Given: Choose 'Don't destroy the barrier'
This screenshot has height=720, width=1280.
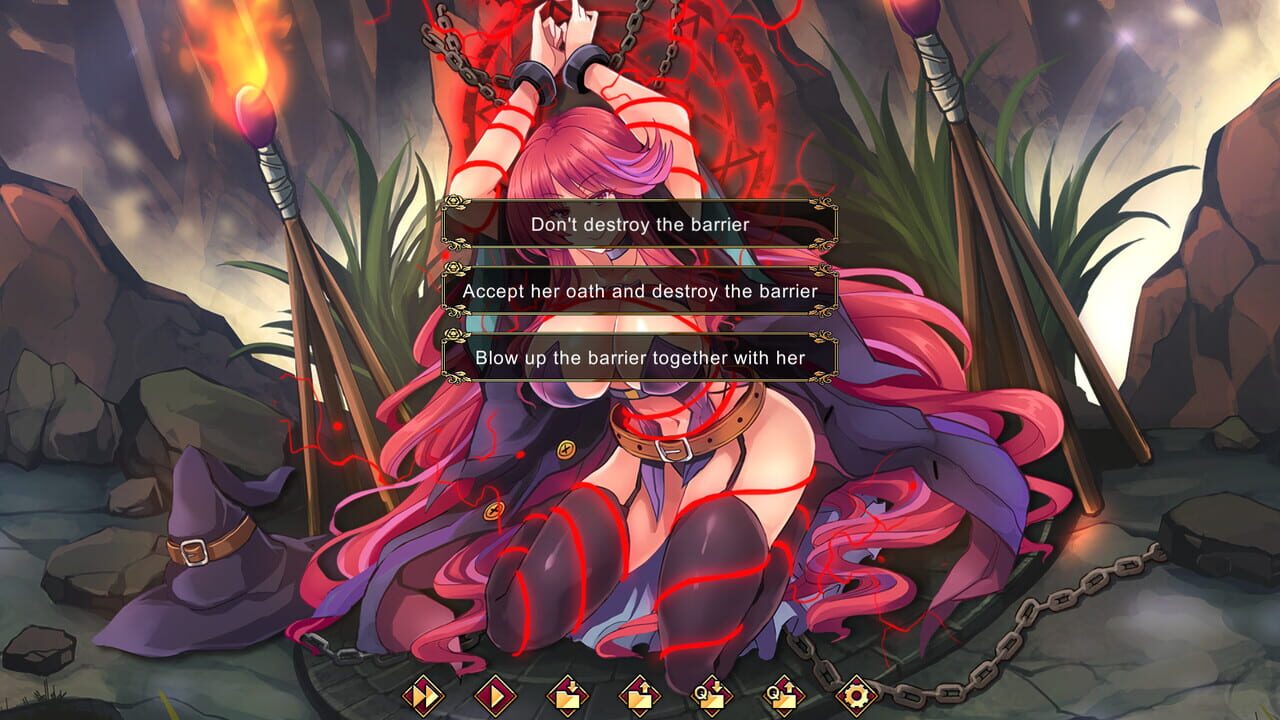Looking at the screenshot, I should pyautogui.click(x=640, y=224).
